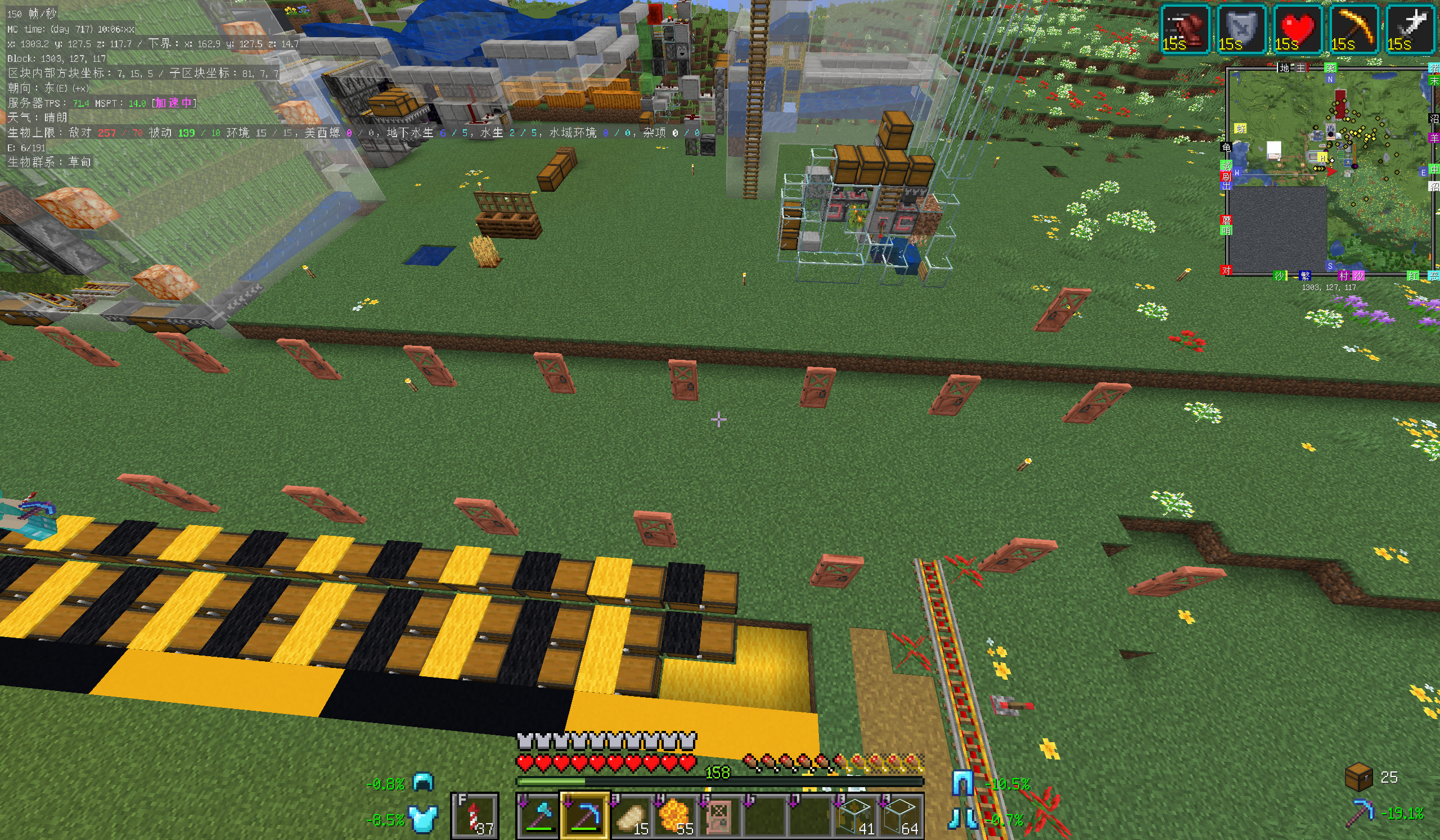Click the chest item count icon
Image resolution: width=1440 pixels, height=840 pixels.
pos(1359,776)
